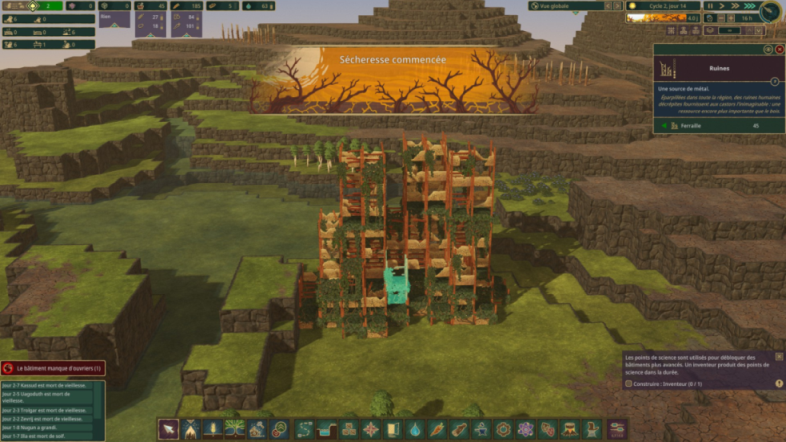786x442 pixels.
Task: Set game to normal speed
Action: coord(723,6)
